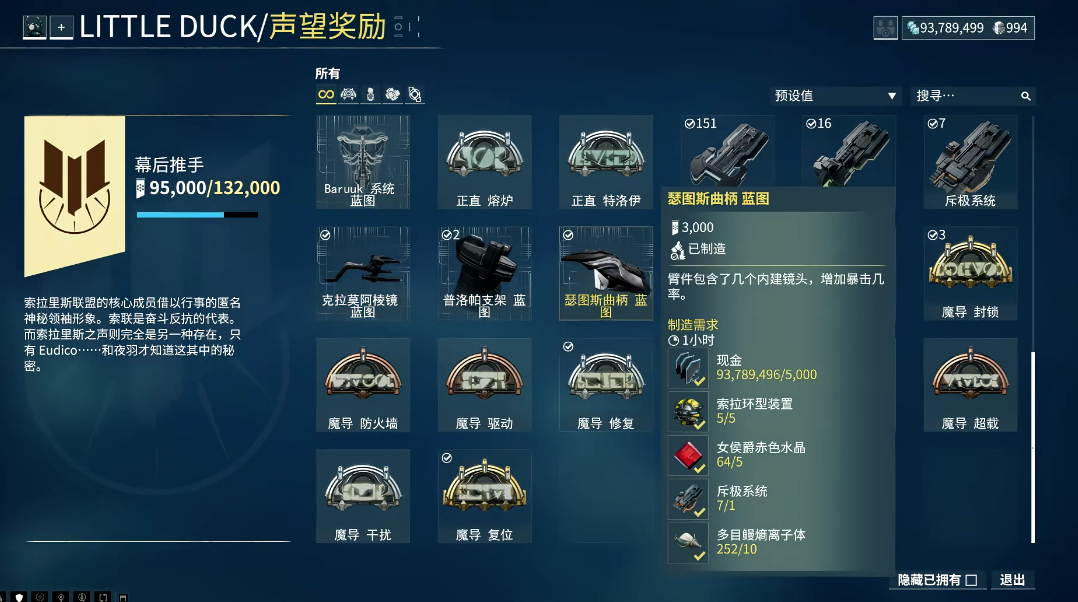Choose the 魔导 驱动 arcane
1078x602 pixels.
click(x=484, y=385)
